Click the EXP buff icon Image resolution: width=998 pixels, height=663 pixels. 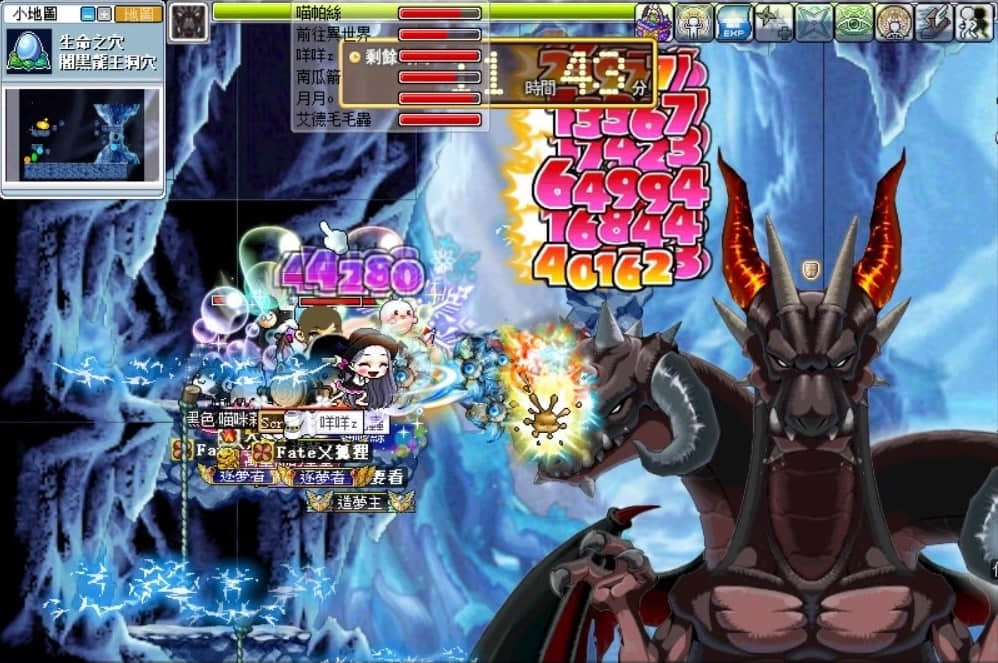734,21
